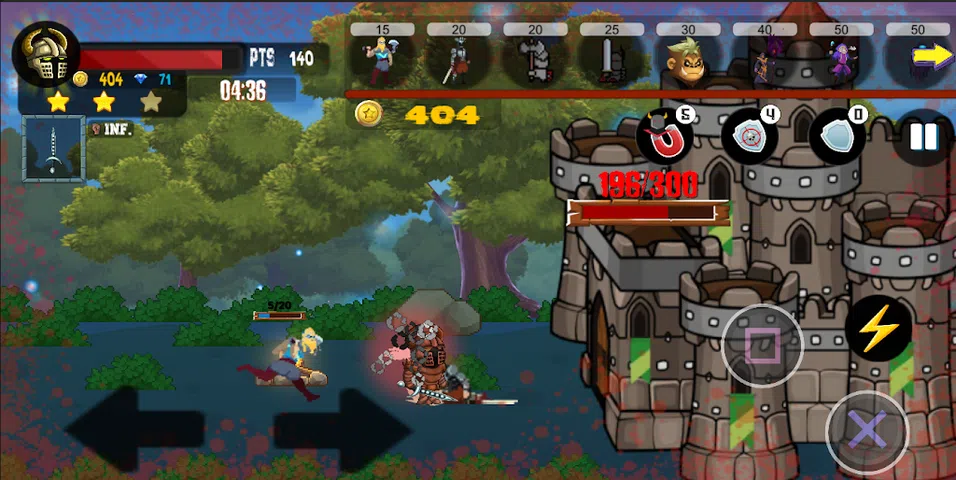Image resolution: width=956 pixels, height=480 pixels.
Task: Tap the purple X attack button
Action: [866, 432]
